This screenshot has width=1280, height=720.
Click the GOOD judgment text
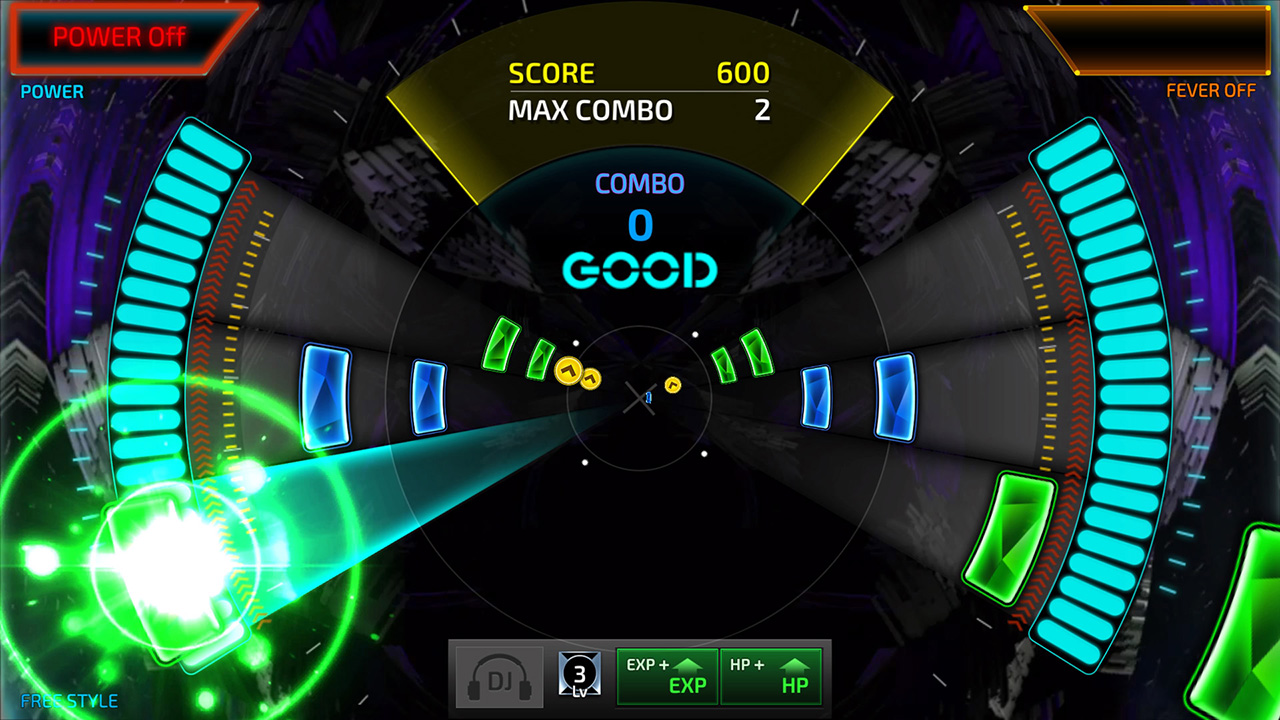coord(640,271)
